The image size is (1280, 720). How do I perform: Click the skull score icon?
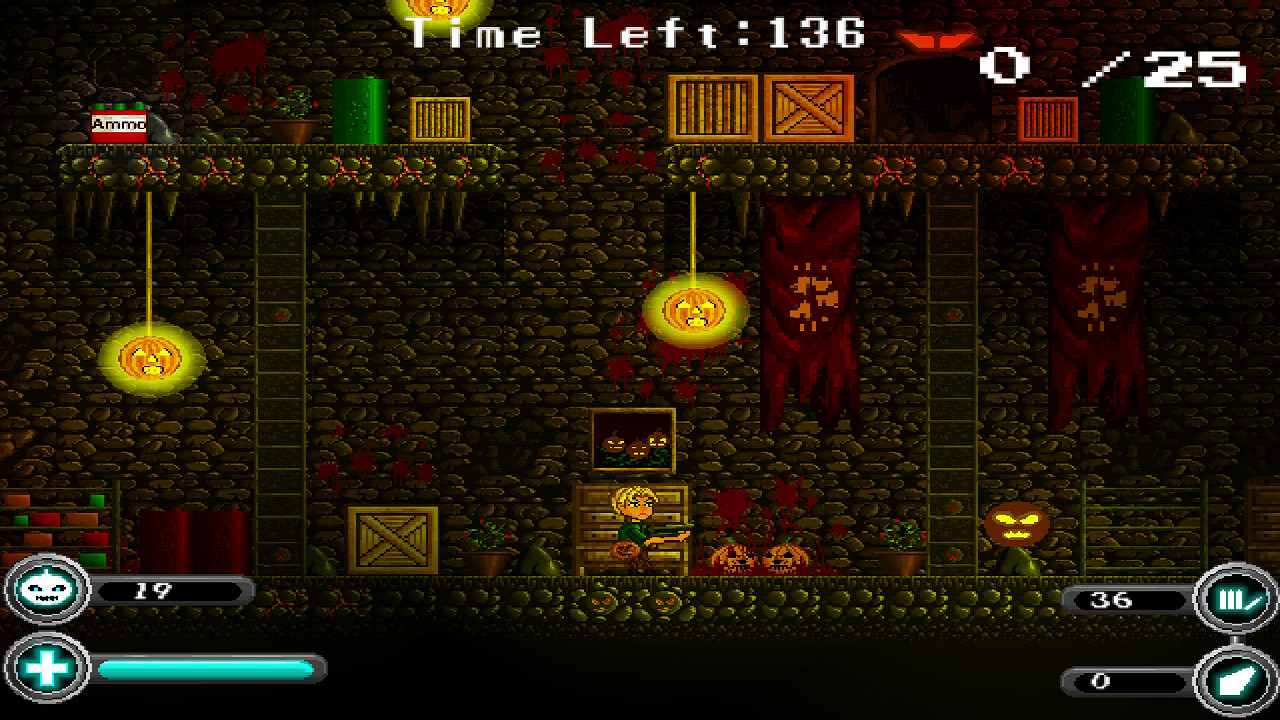(x=45, y=591)
